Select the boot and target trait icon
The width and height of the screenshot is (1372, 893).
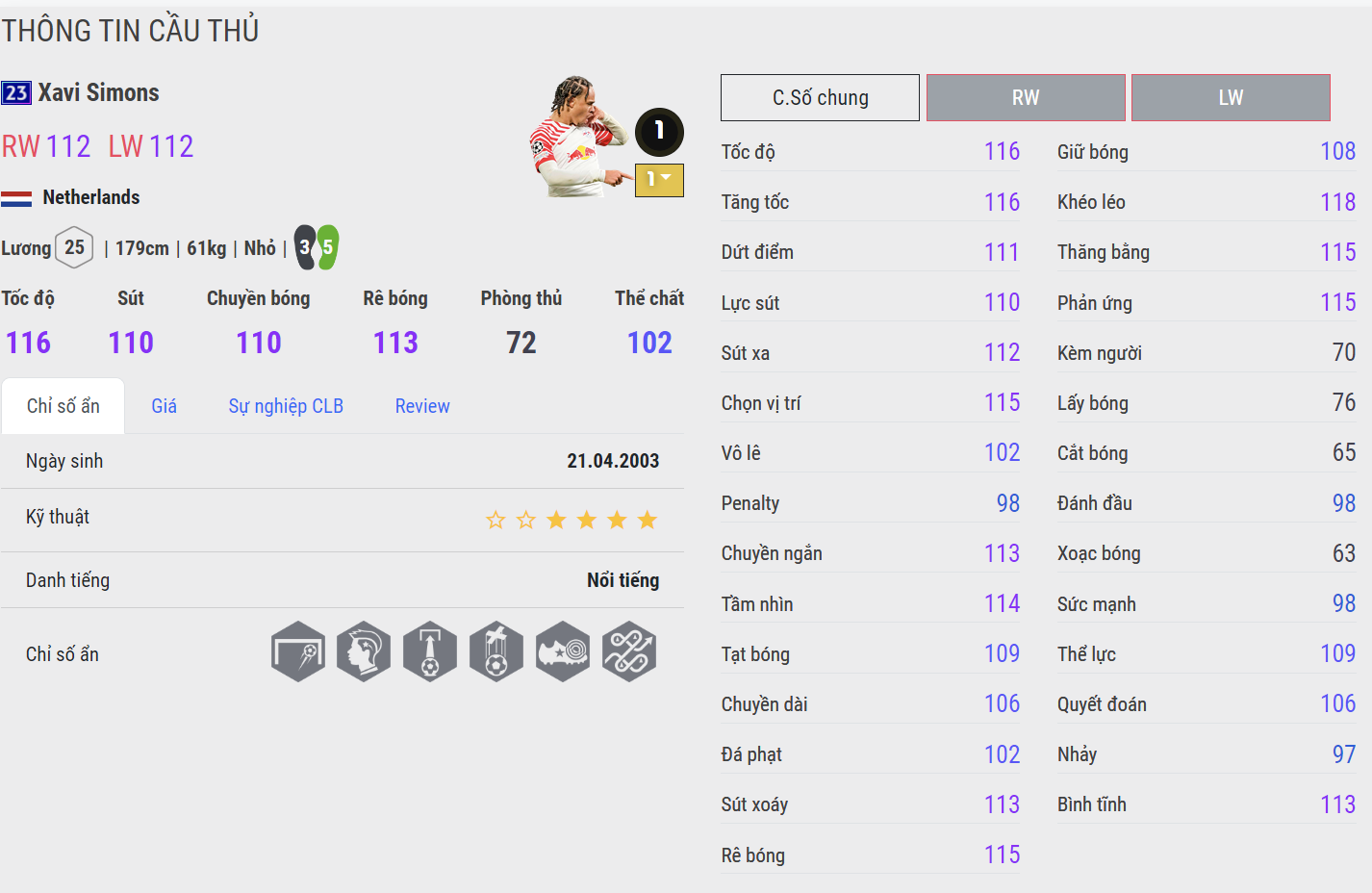(563, 651)
